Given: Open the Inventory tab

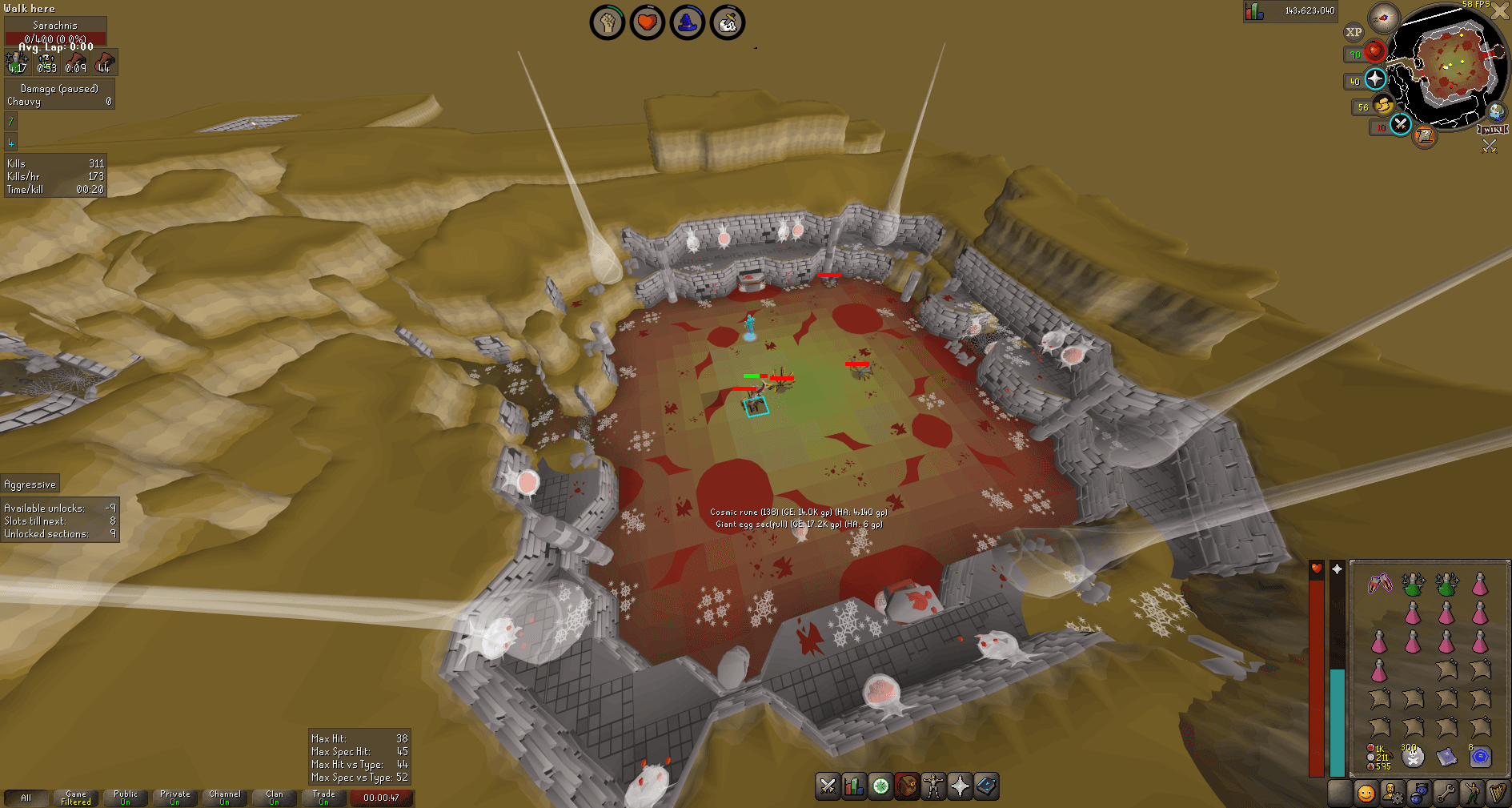Looking at the screenshot, I should [x=907, y=787].
